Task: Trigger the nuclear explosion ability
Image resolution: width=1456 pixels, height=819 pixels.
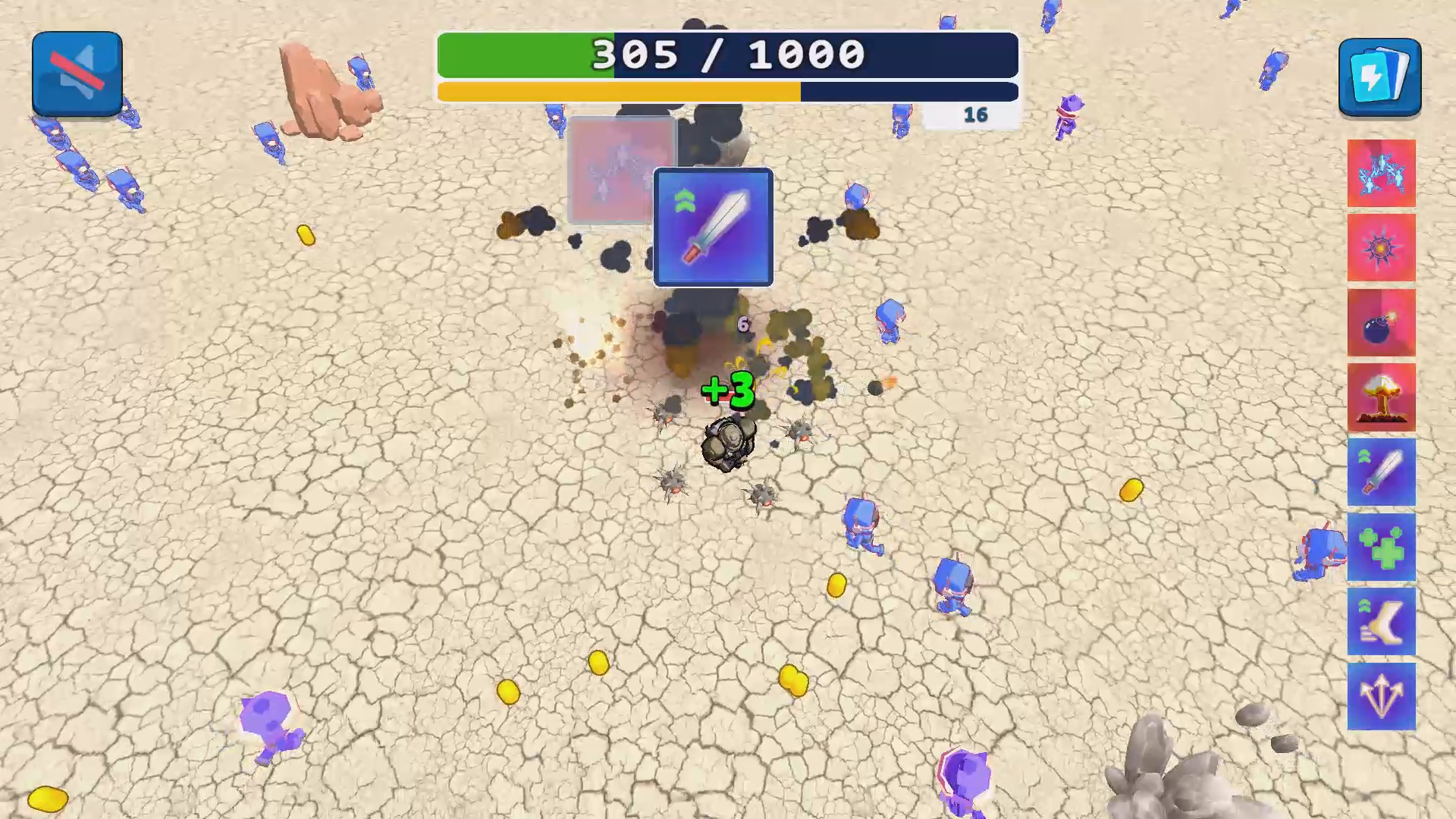Action: (1381, 395)
